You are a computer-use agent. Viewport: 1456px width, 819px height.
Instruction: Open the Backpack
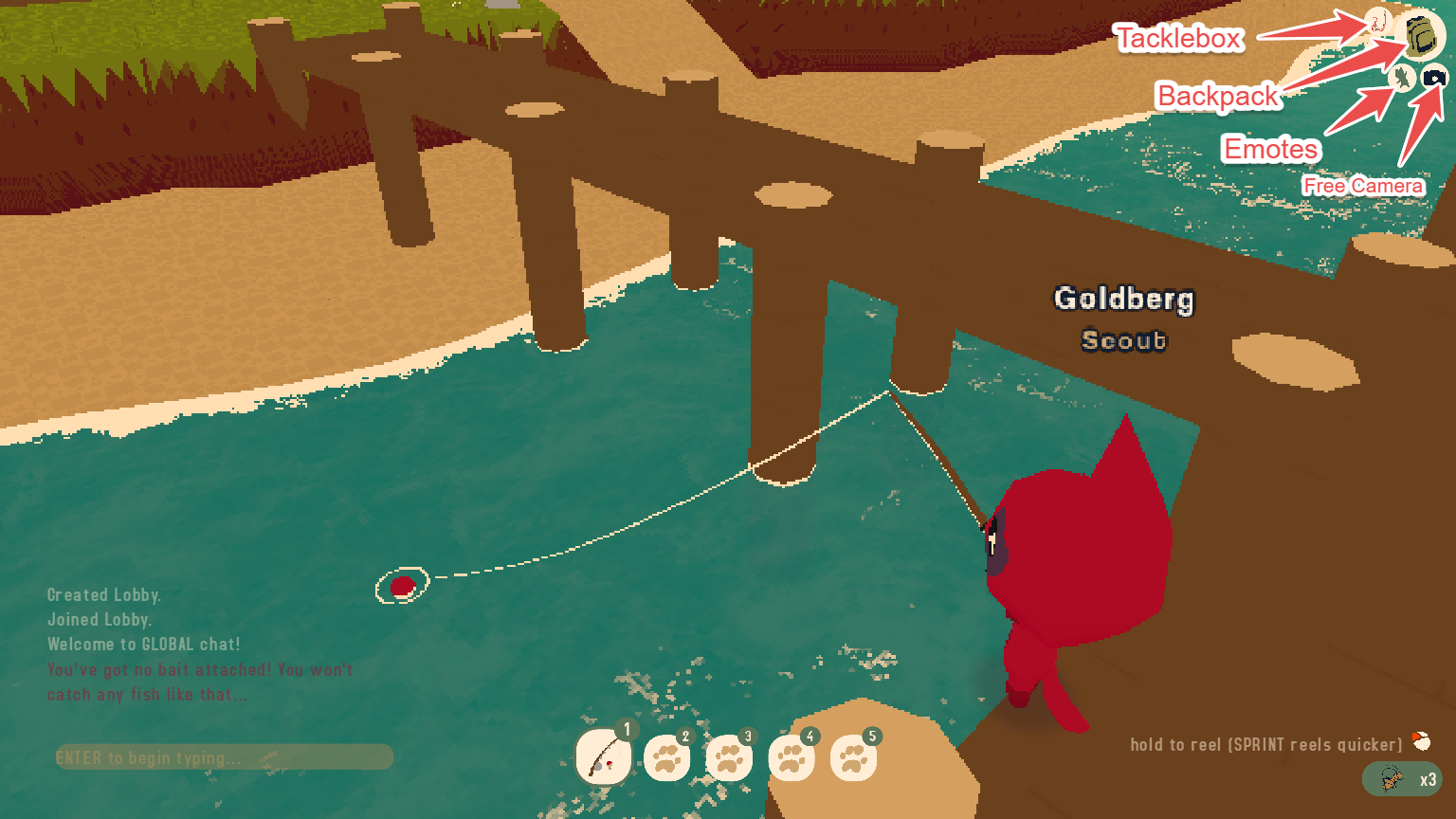pyautogui.click(x=1421, y=37)
